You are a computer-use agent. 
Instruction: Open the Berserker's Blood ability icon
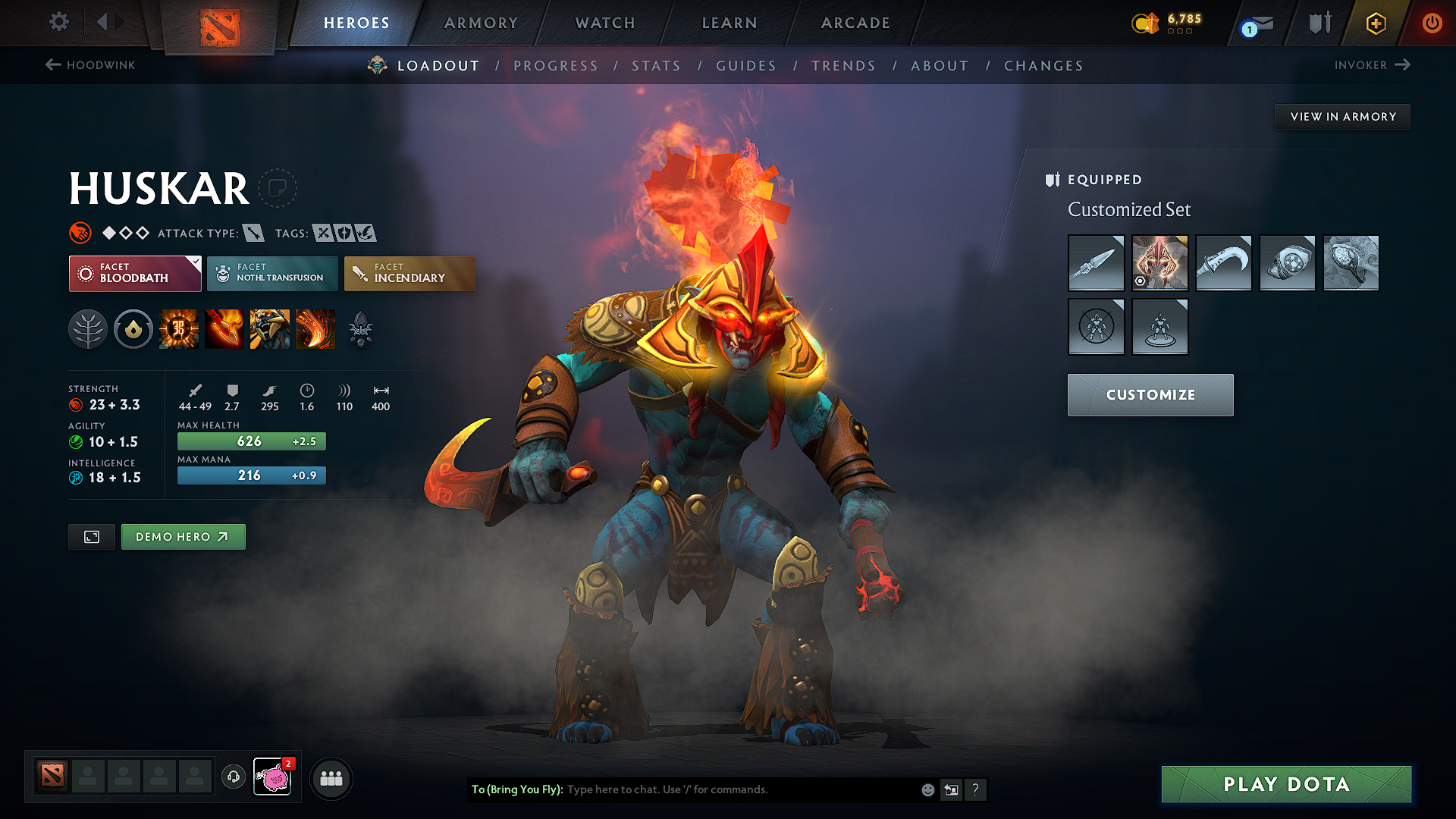click(270, 328)
